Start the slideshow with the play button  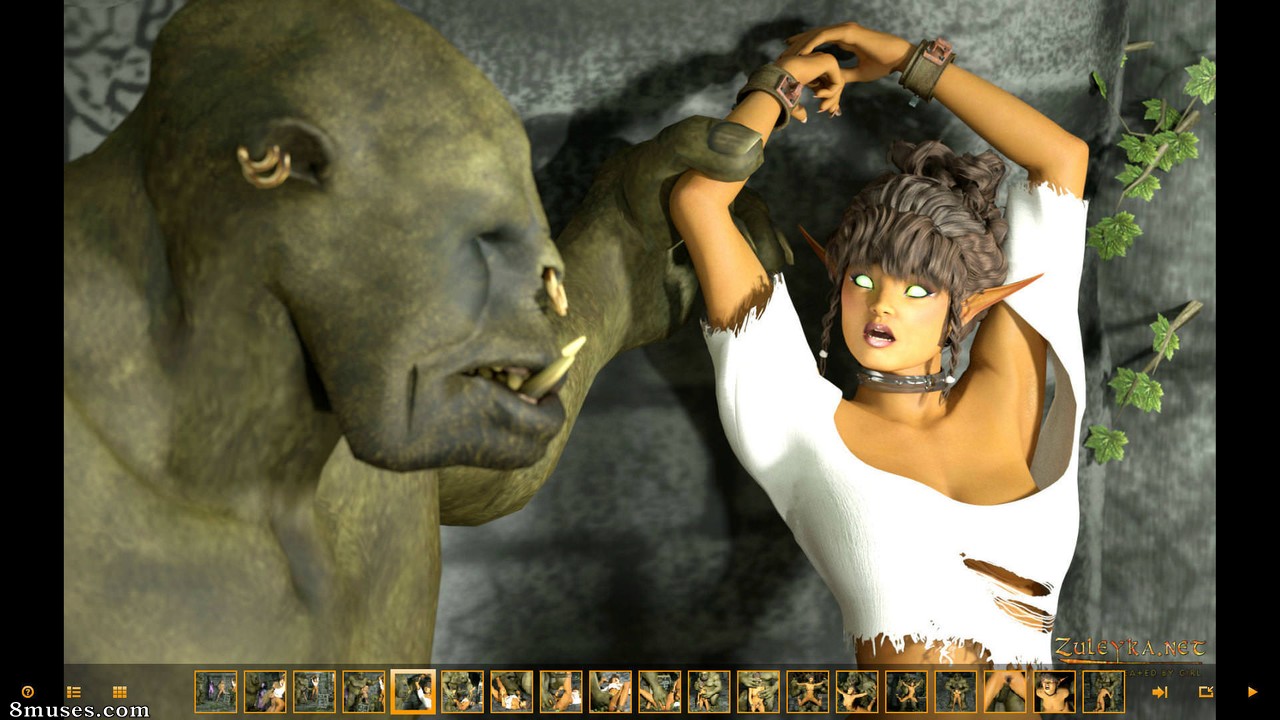tap(1252, 691)
